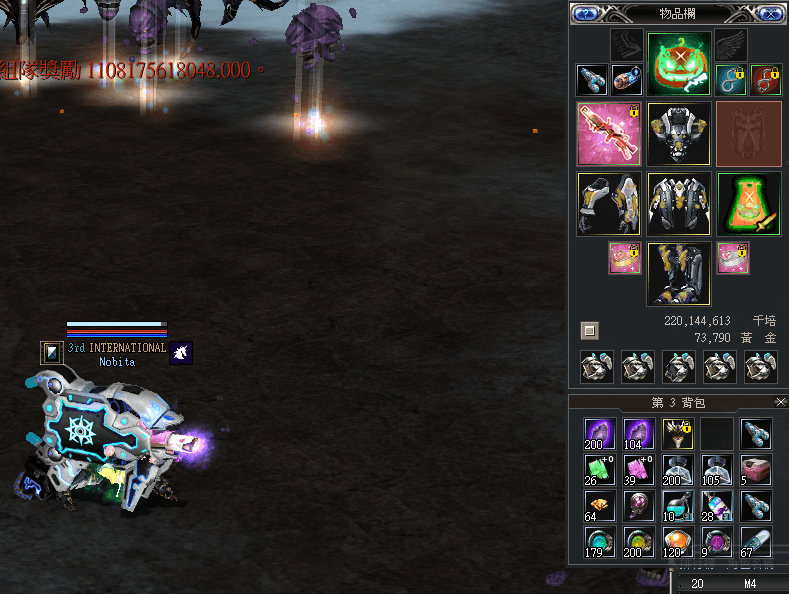Select the cyan potion flask with 10
The image size is (789, 594).
tap(678, 505)
